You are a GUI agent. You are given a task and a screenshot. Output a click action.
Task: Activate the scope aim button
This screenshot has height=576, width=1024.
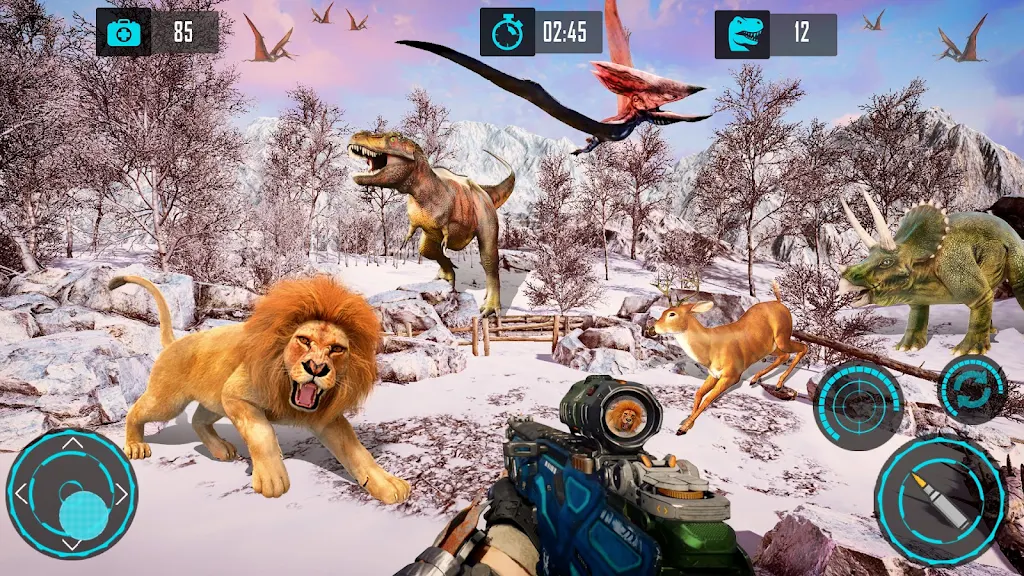(x=858, y=403)
